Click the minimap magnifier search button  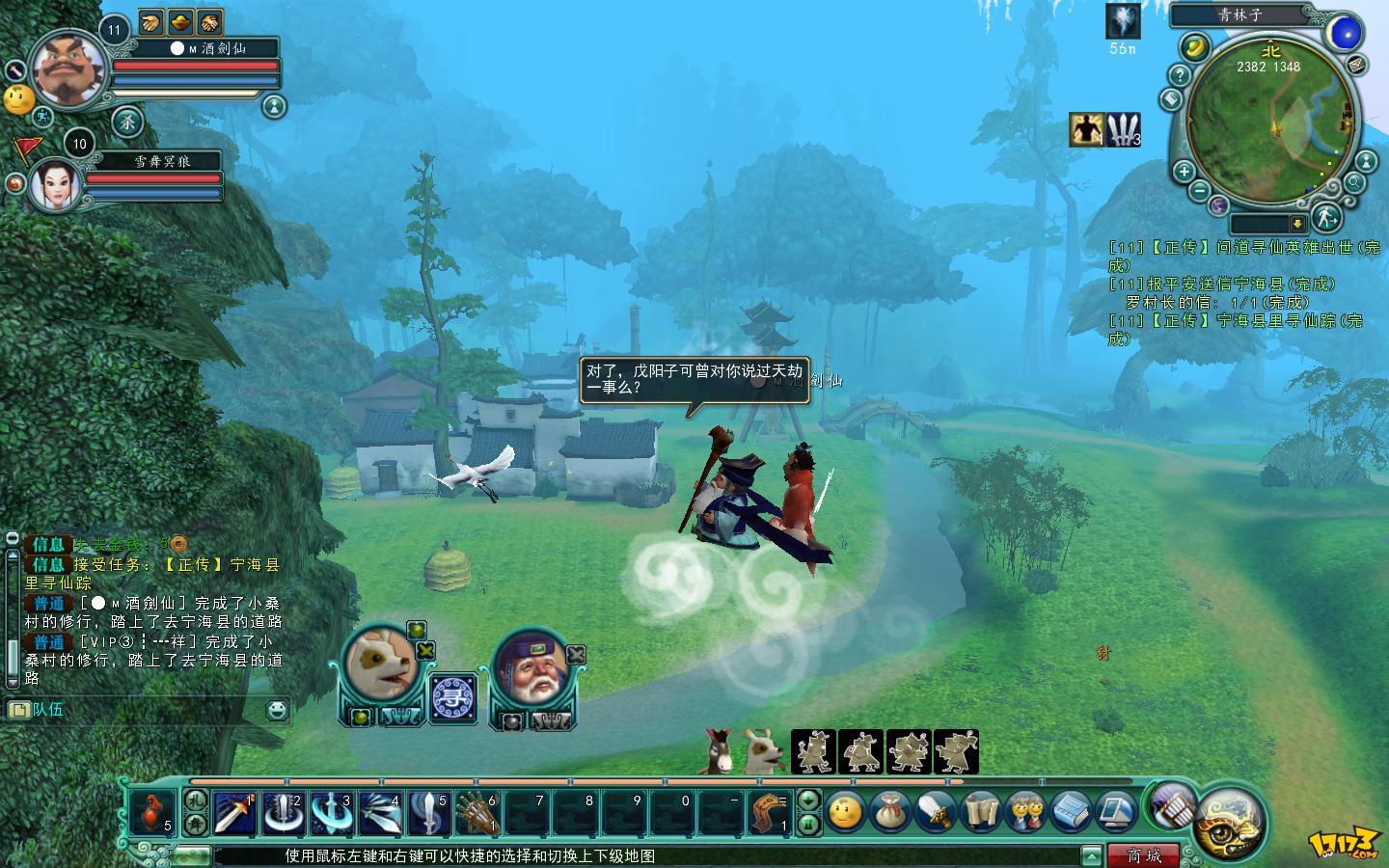pos(1355,182)
